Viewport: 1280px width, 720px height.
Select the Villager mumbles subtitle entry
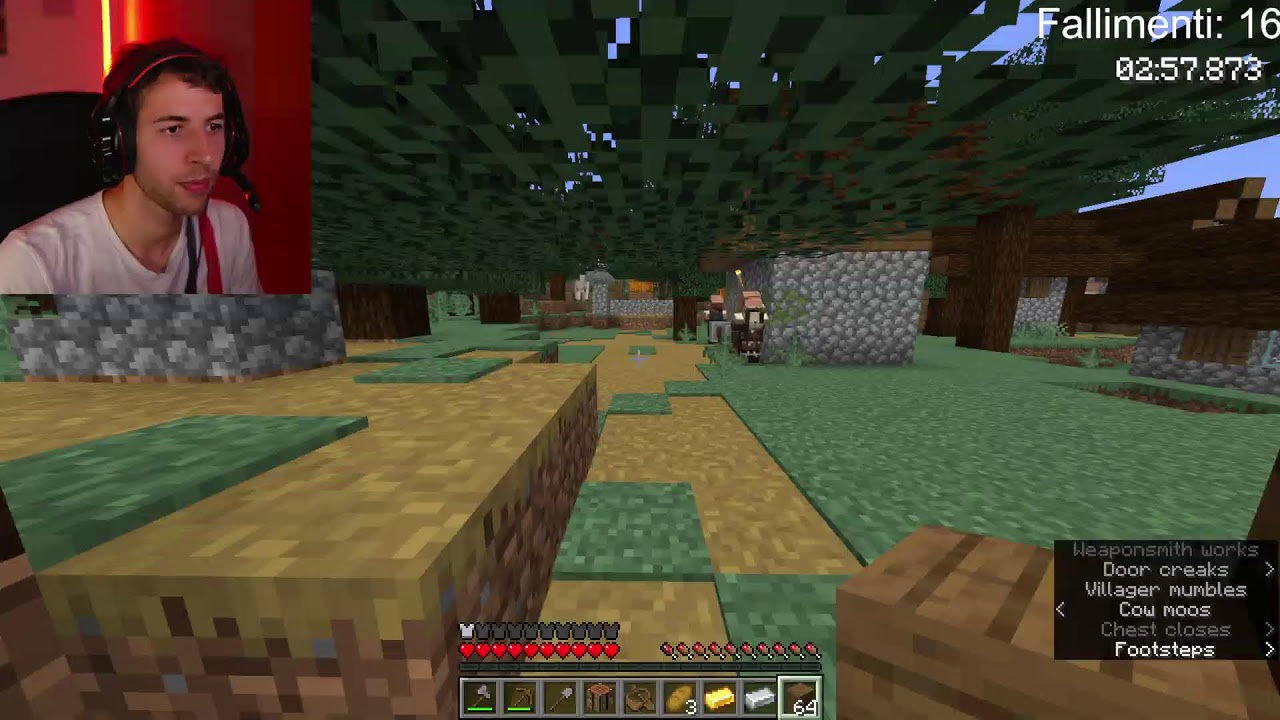[1166, 589]
